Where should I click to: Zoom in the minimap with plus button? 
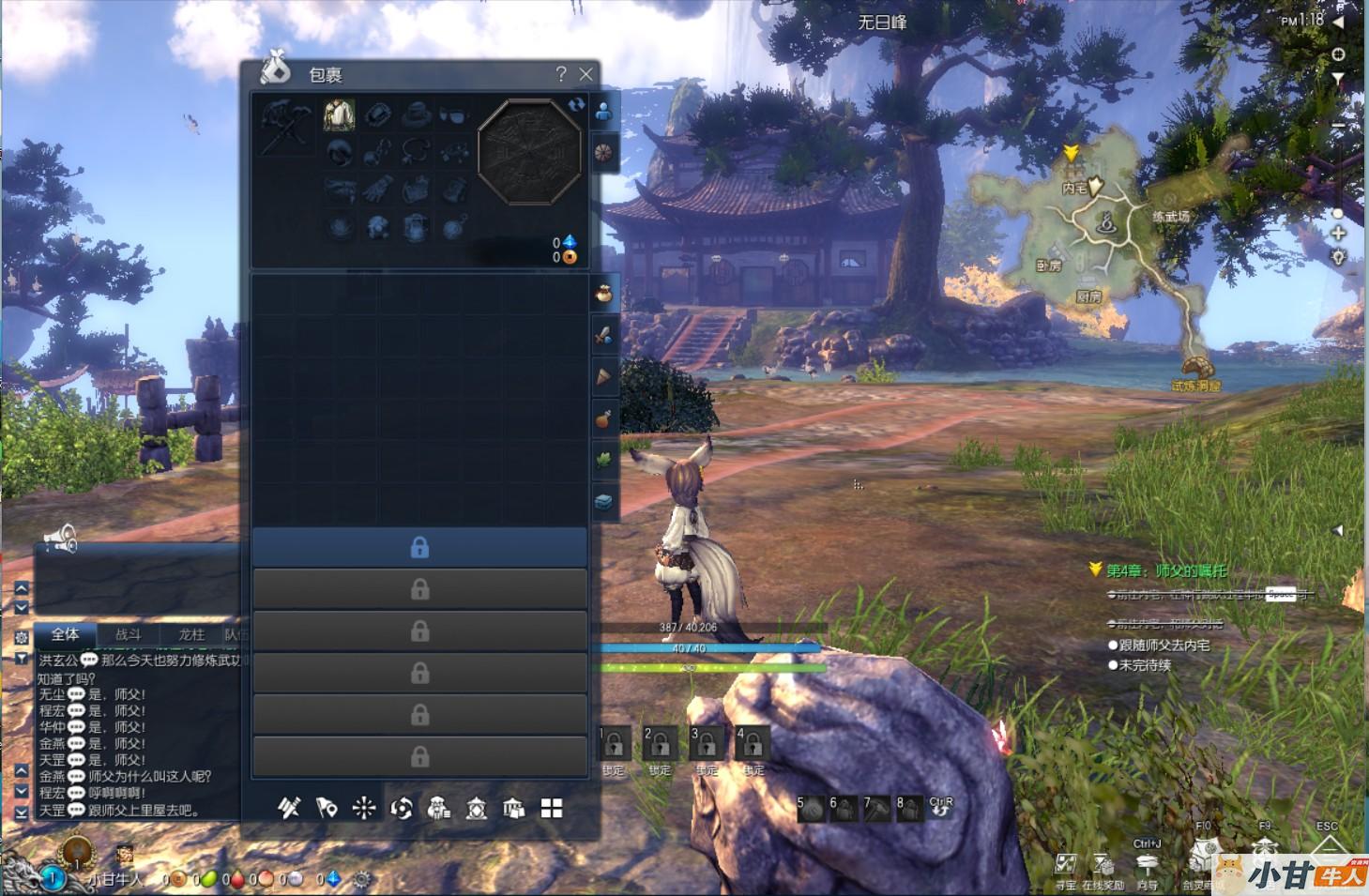[1338, 234]
